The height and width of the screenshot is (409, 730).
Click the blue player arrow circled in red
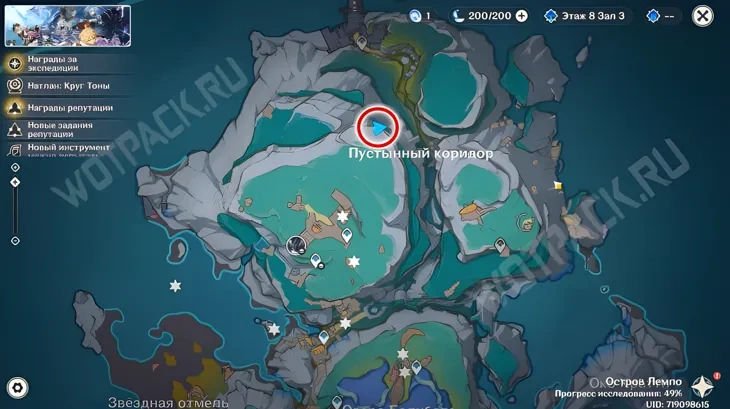[x=378, y=128]
